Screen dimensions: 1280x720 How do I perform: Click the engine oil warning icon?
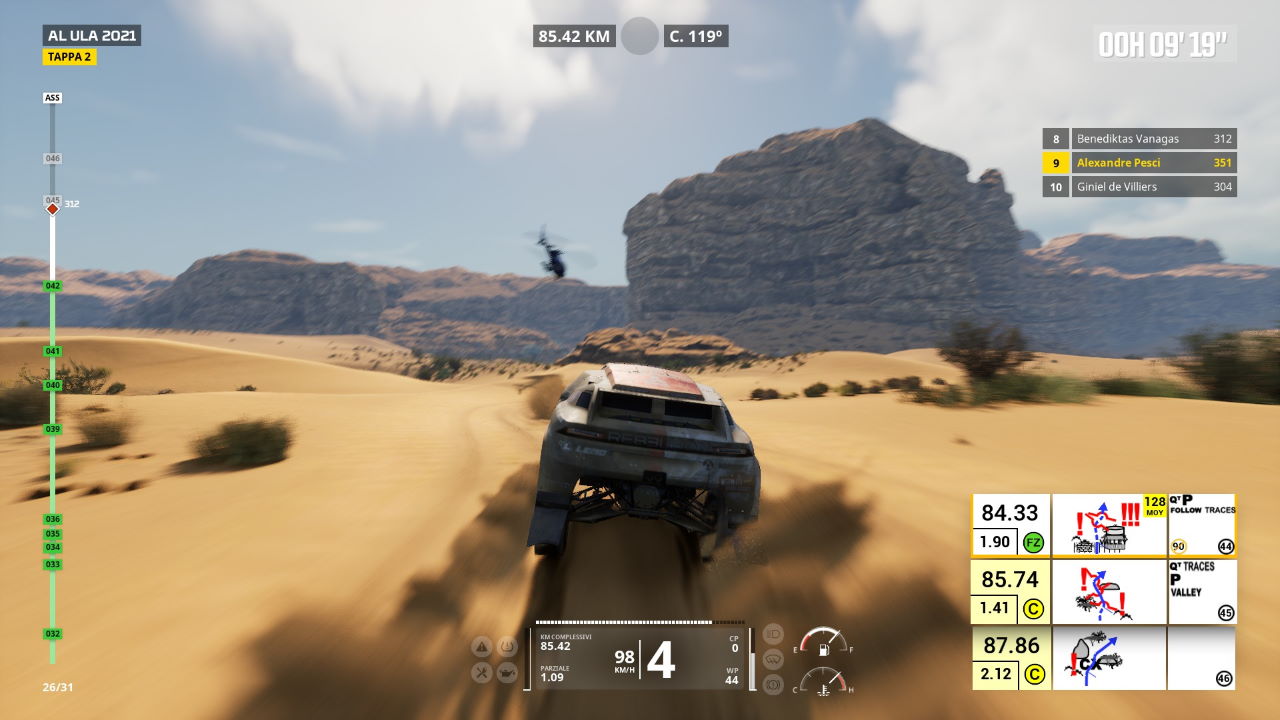click(x=508, y=673)
